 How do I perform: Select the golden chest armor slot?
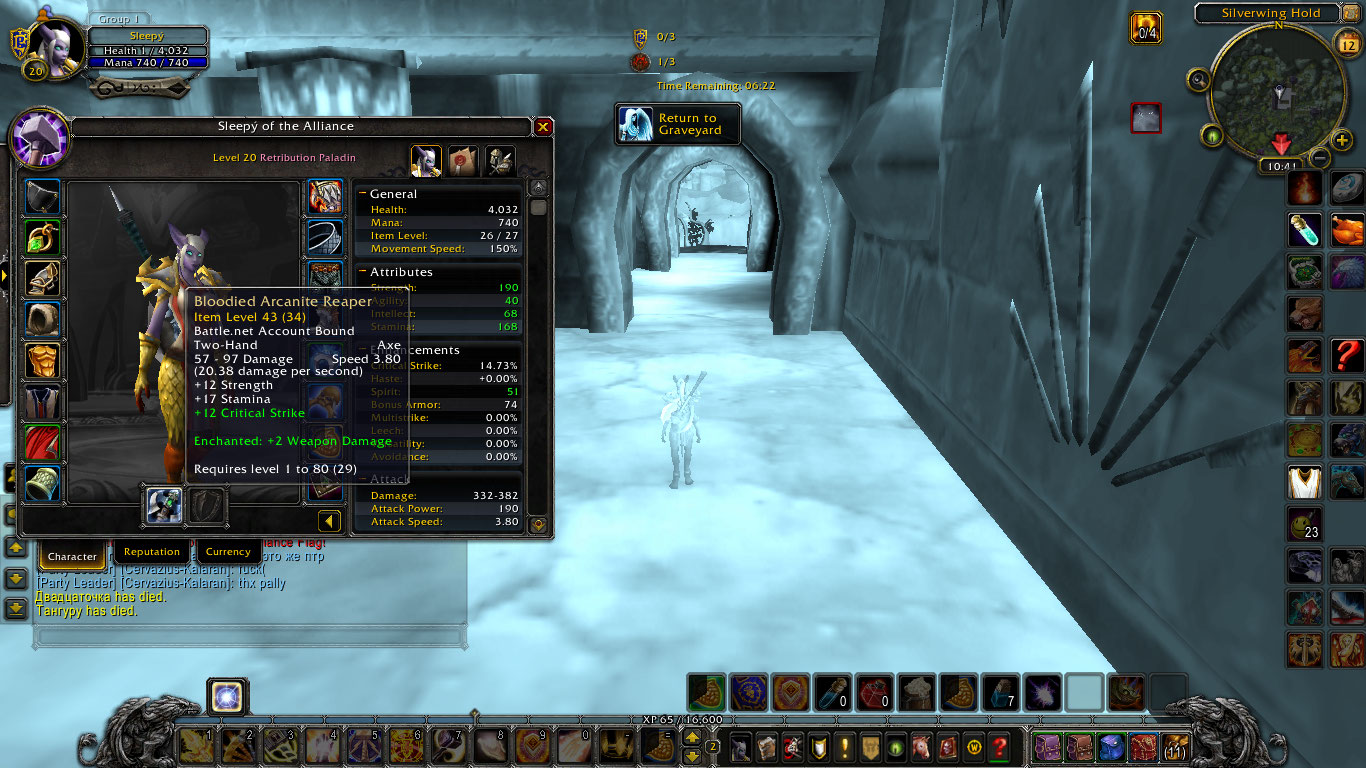43,360
